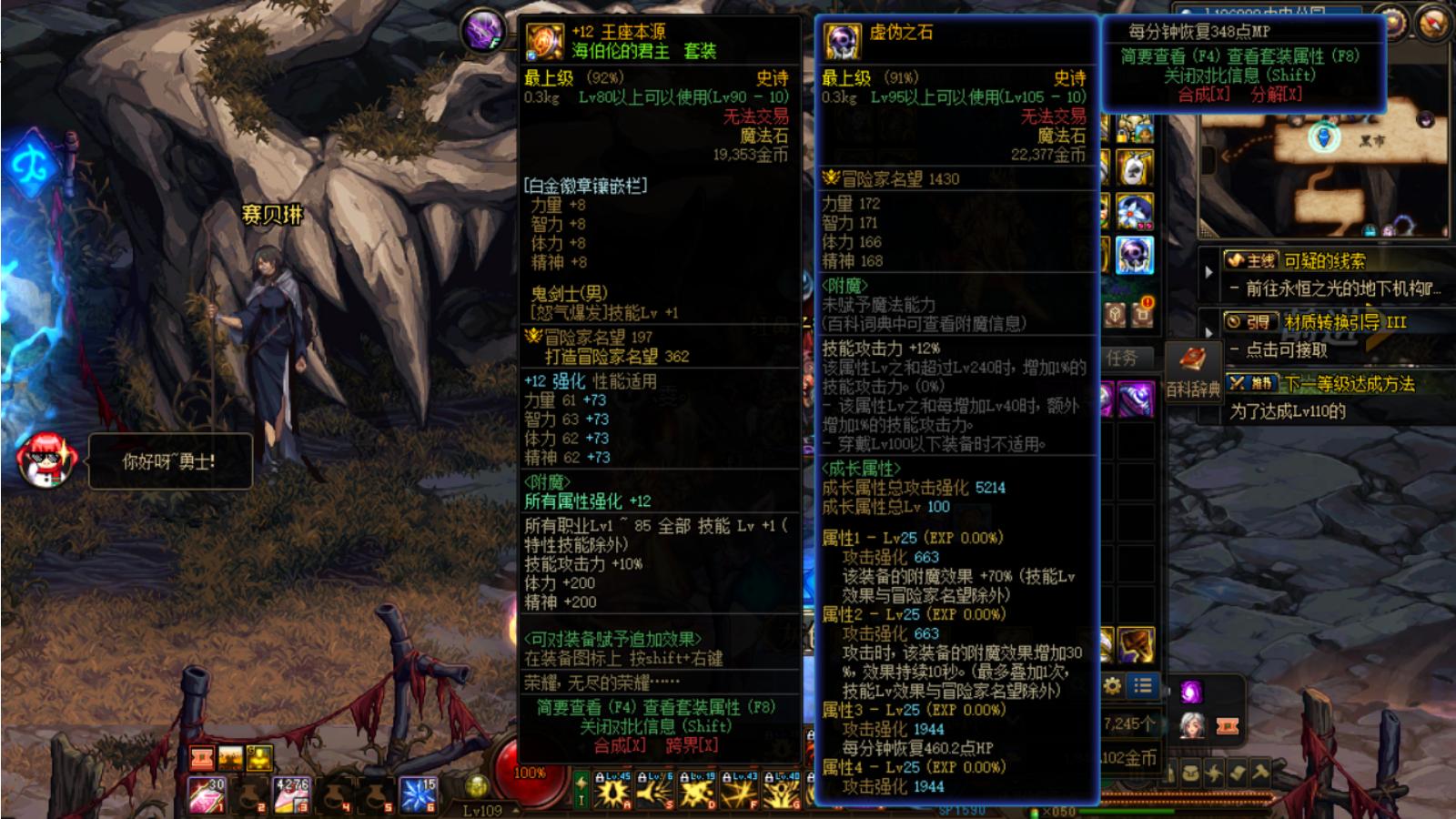The image size is (1456, 819).
Task: Click the hammer icon in the bottom-right toolbar
Action: click(1259, 771)
